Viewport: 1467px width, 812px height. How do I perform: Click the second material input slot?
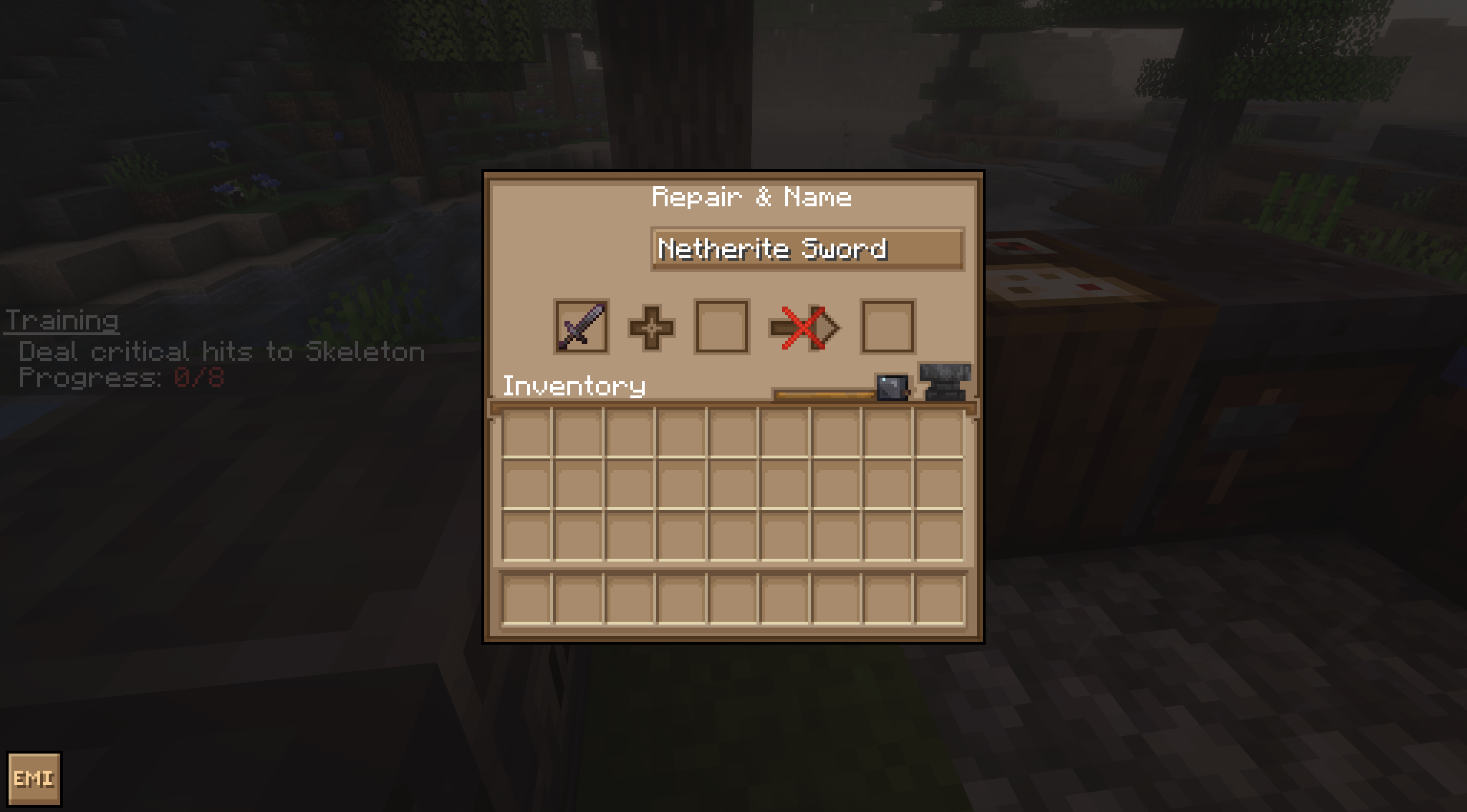[x=721, y=327]
